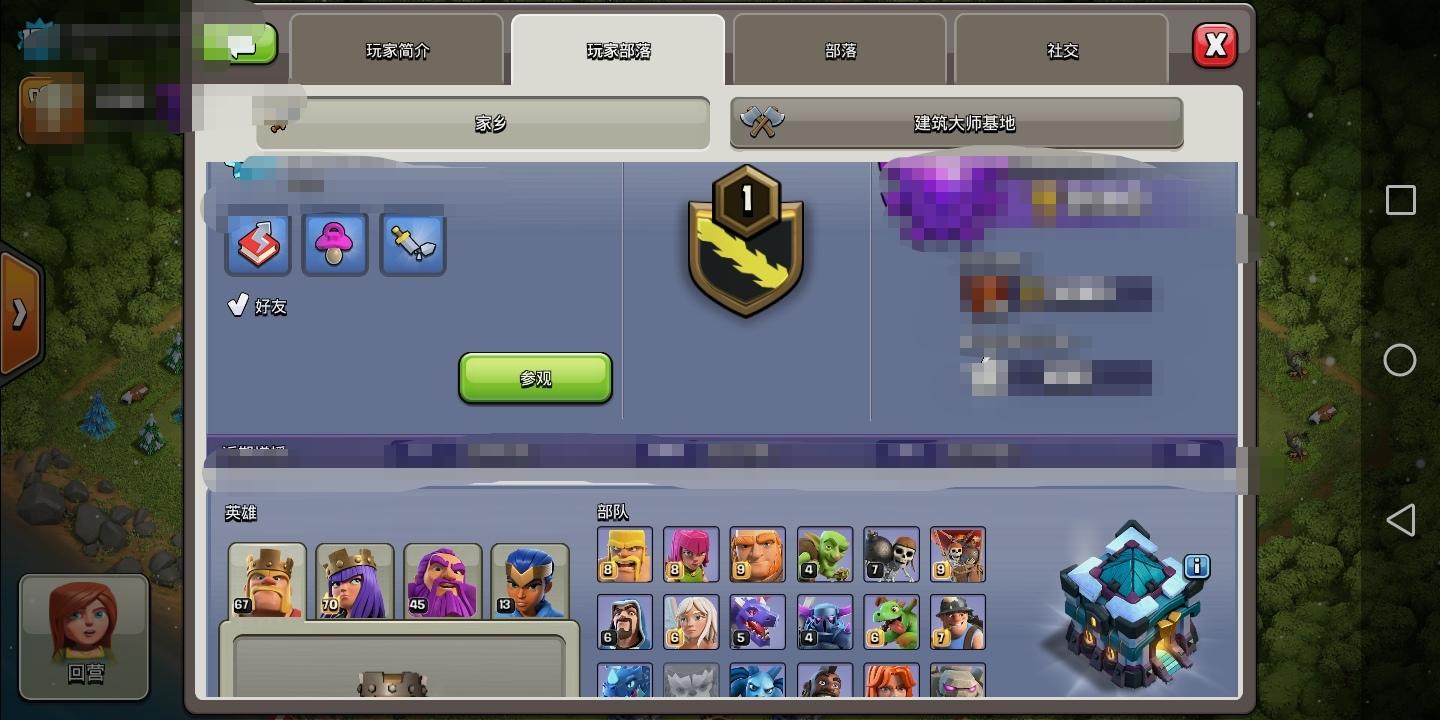Image resolution: width=1440 pixels, height=720 pixels.
Task: Click the red friendly challenge book icon
Action: [257, 242]
